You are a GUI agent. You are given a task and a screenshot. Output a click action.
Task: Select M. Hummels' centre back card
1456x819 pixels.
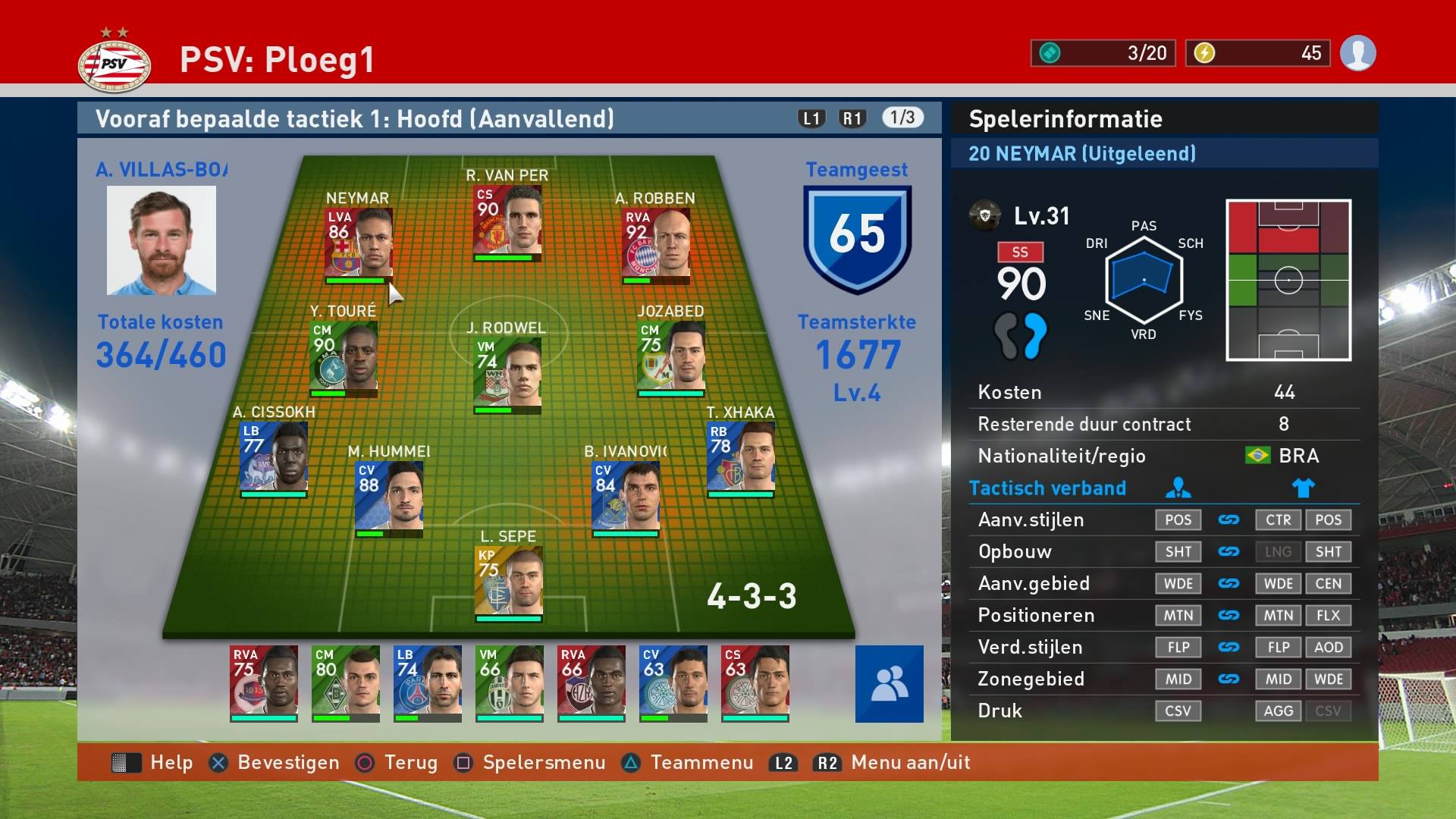click(389, 497)
